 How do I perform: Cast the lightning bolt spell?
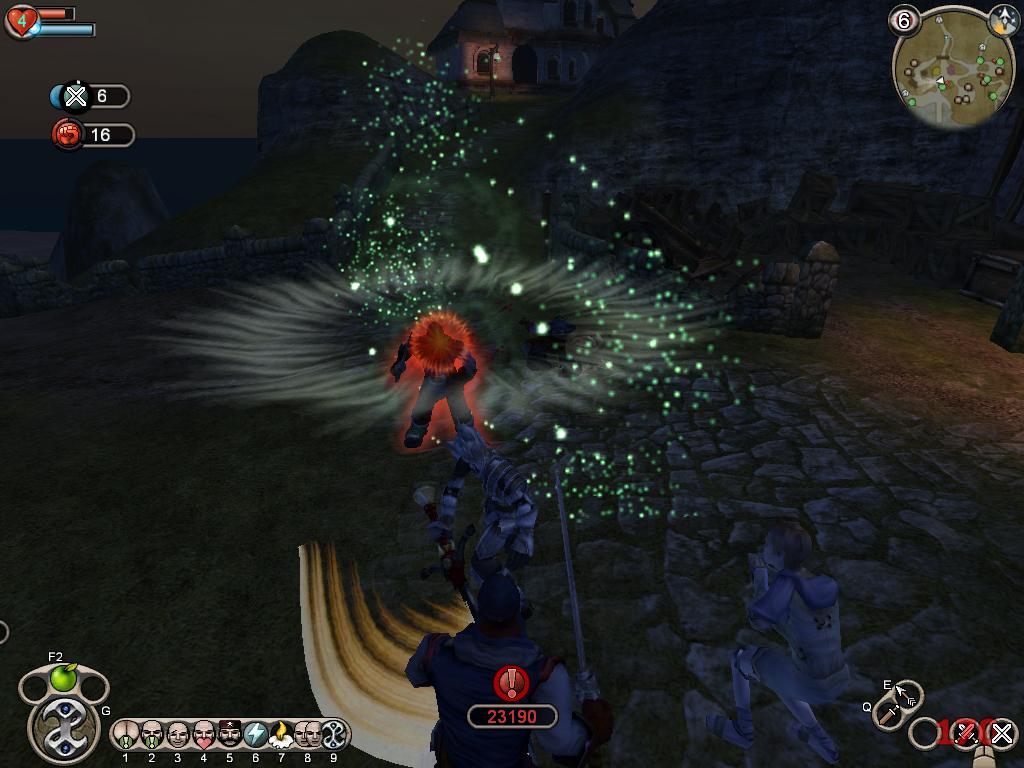[x=256, y=735]
